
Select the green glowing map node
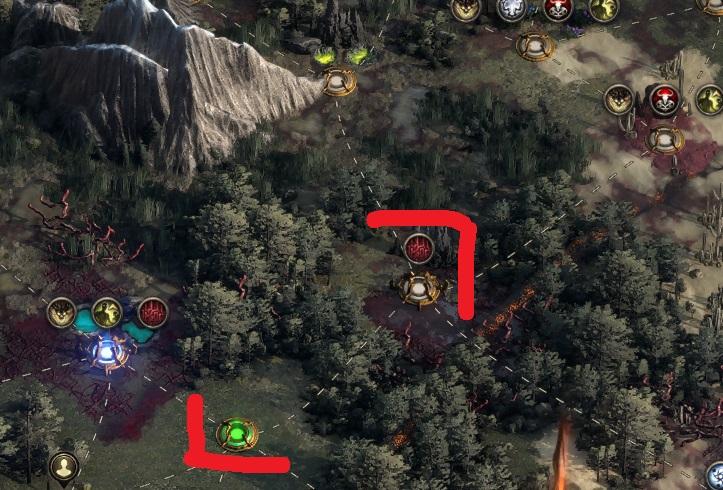click(237, 433)
